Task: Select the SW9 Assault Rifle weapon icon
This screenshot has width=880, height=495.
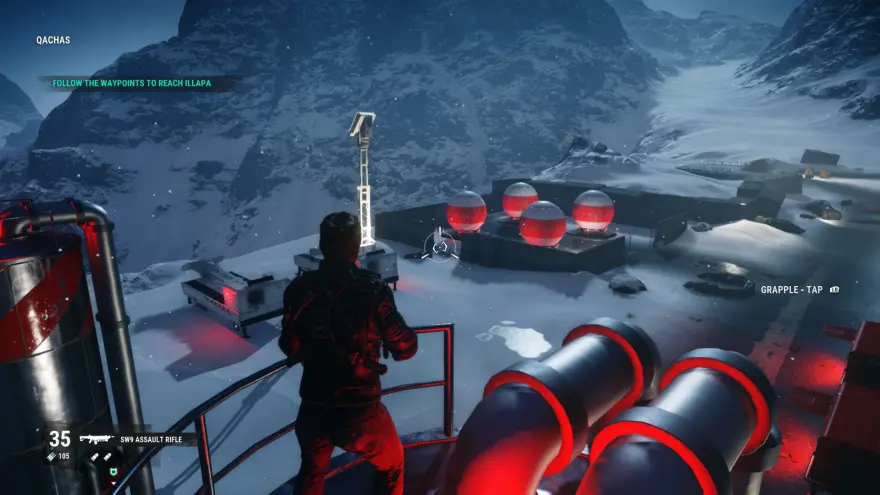Action: (x=95, y=439)
